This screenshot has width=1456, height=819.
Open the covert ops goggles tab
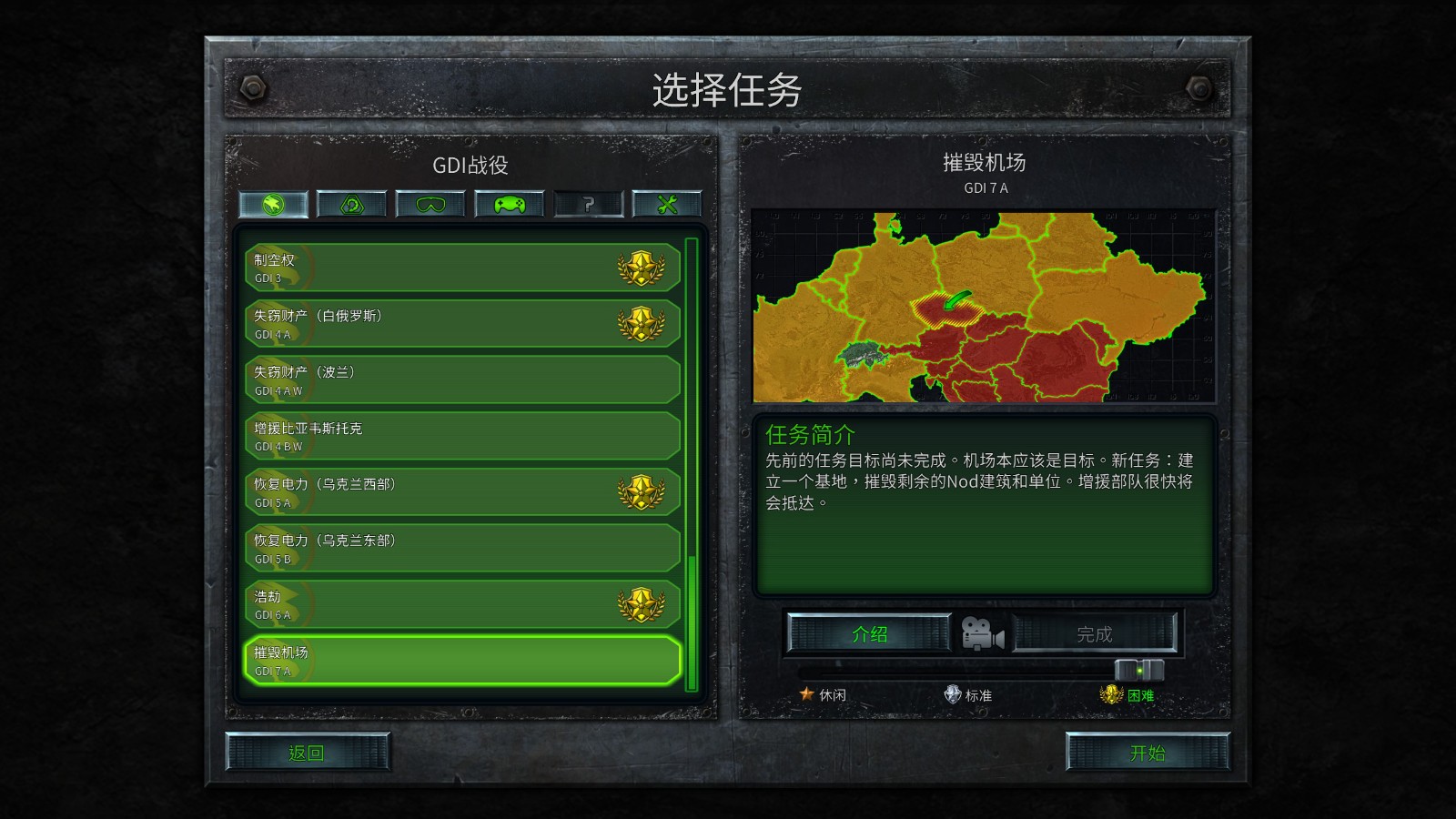point(430,204)
